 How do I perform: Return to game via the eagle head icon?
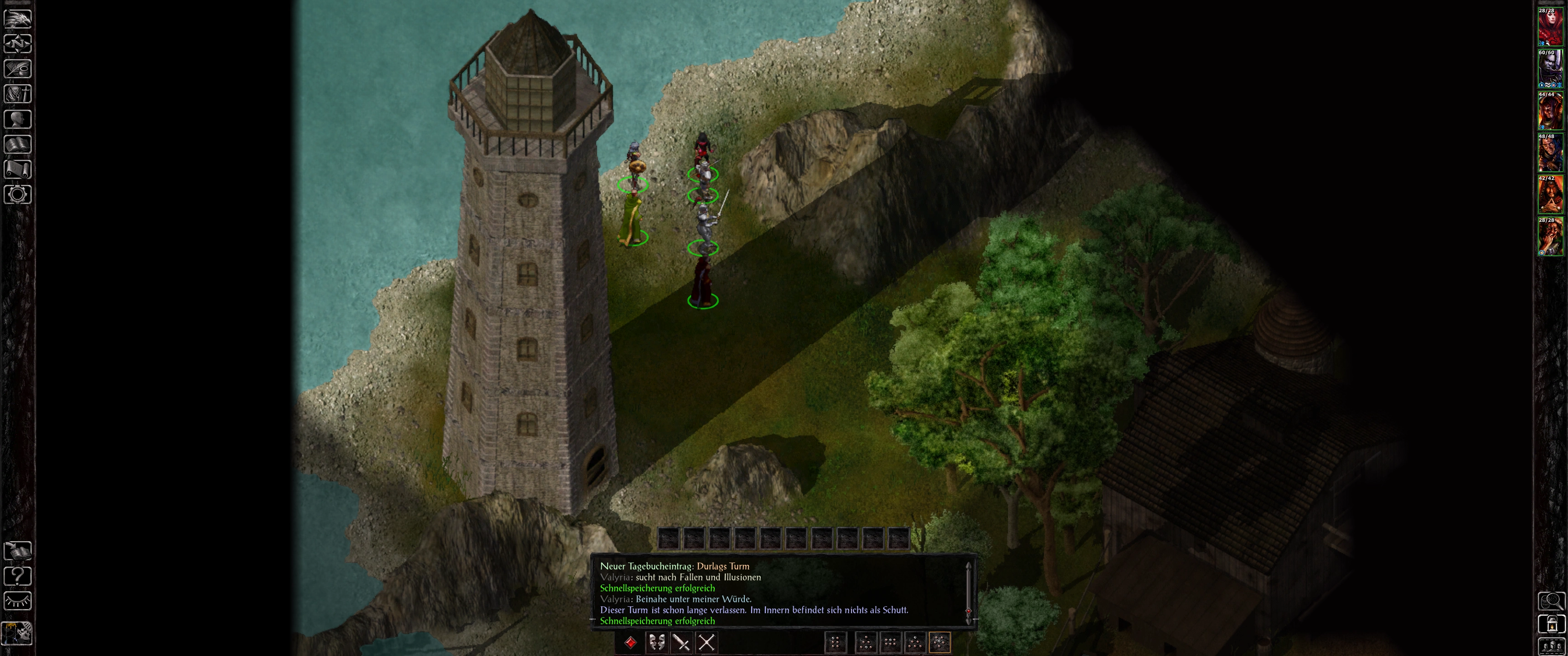[x=18, y=19]
